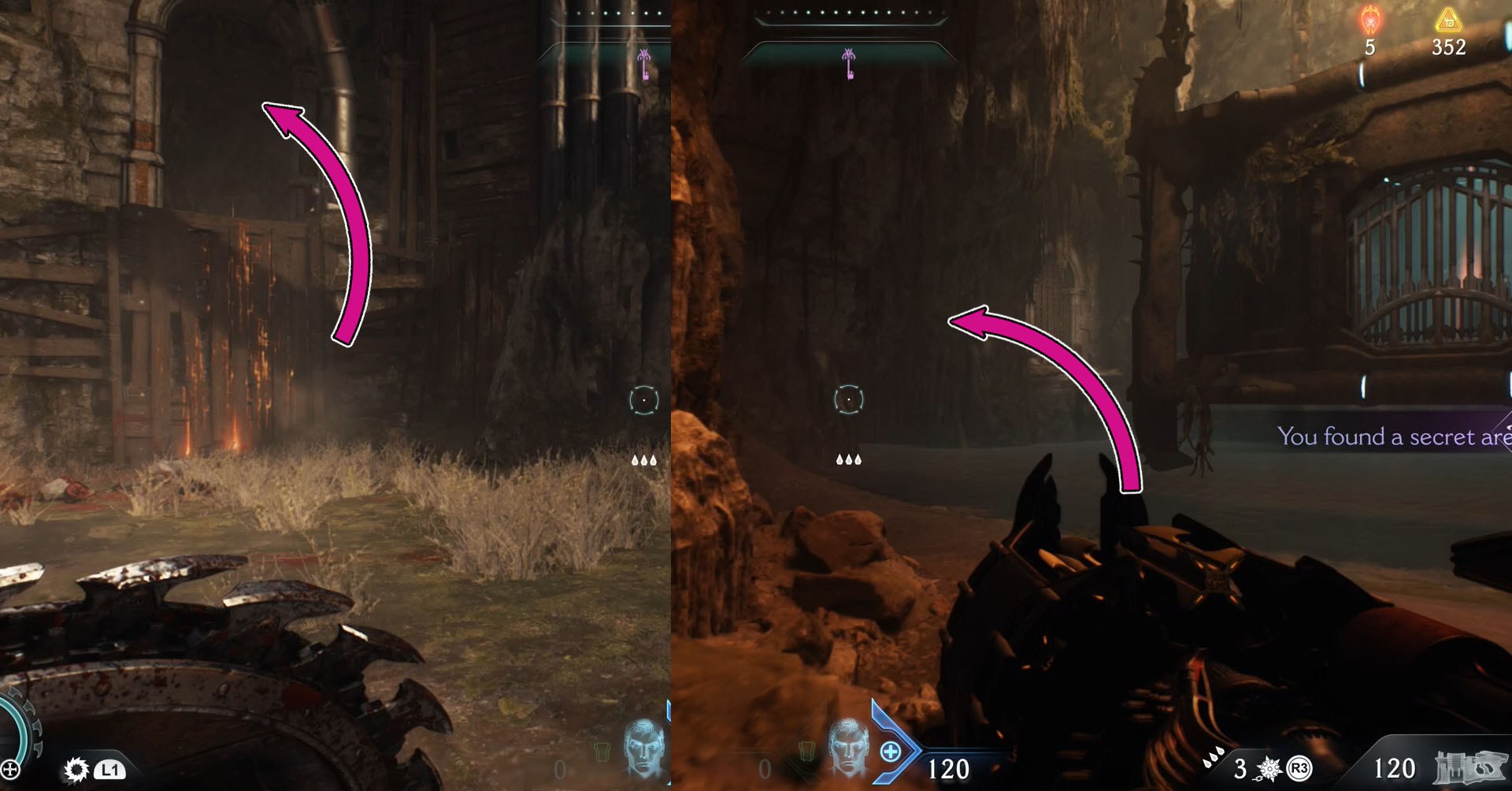The height and width of the screenshot is (791, 1512).
Task: Click the blue health cross icon
Action: pos(891,752)
